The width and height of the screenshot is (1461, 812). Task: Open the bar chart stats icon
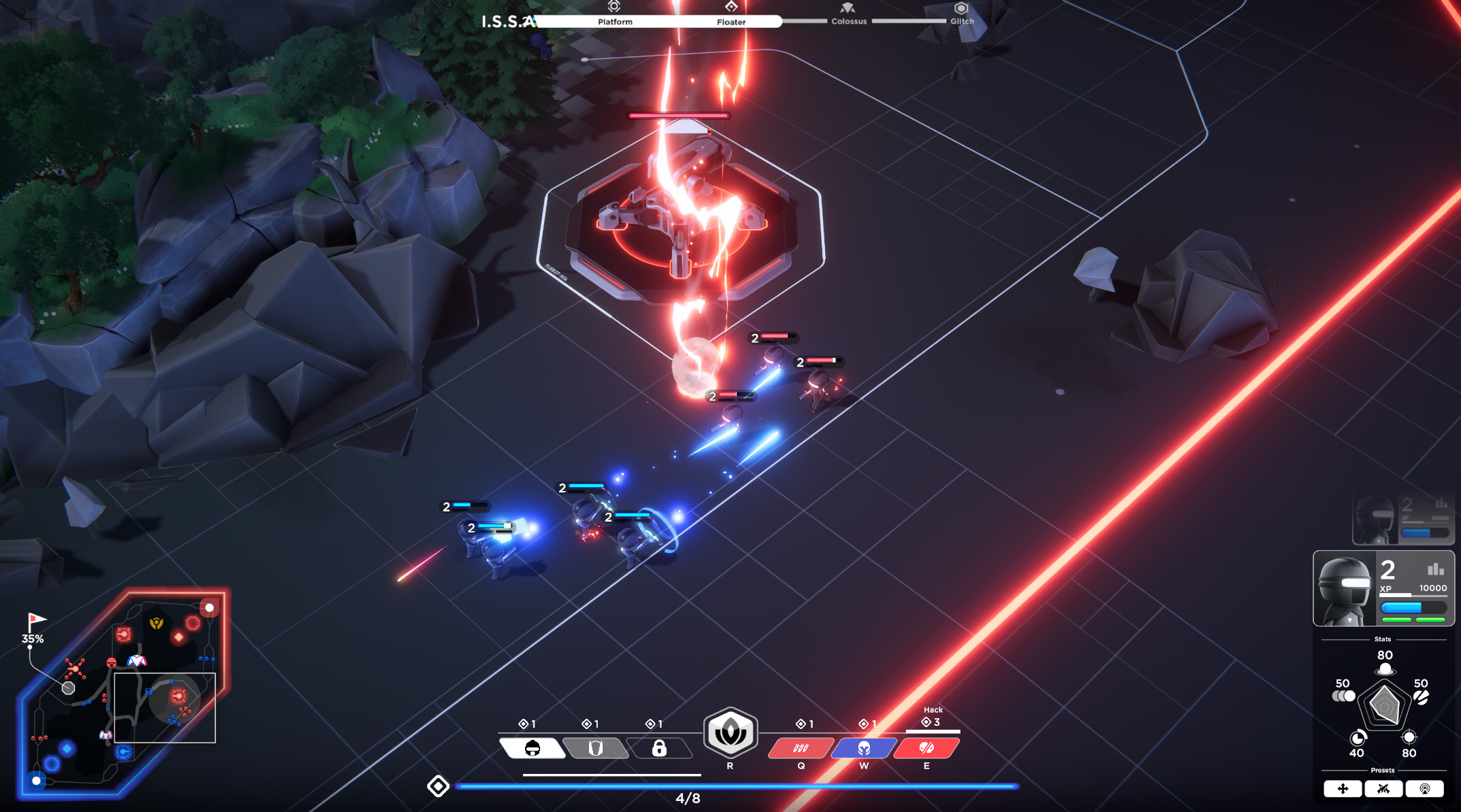click(x=1435, y=569)
